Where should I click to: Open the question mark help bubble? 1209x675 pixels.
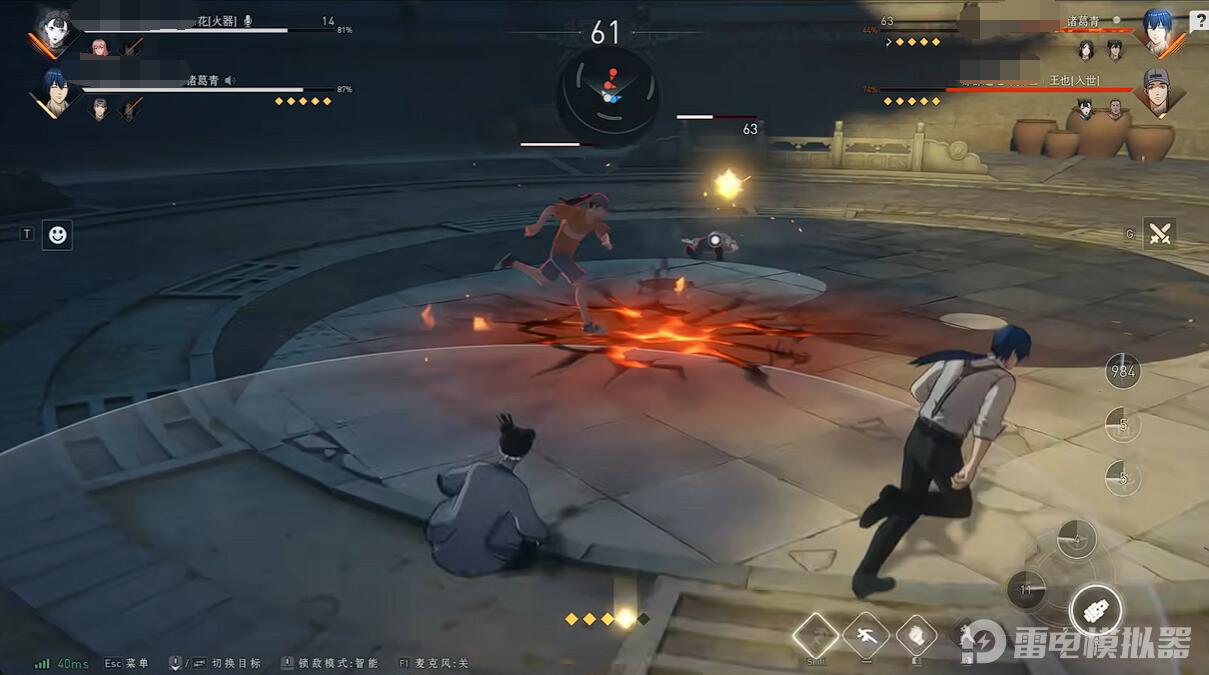(1199, 20)
